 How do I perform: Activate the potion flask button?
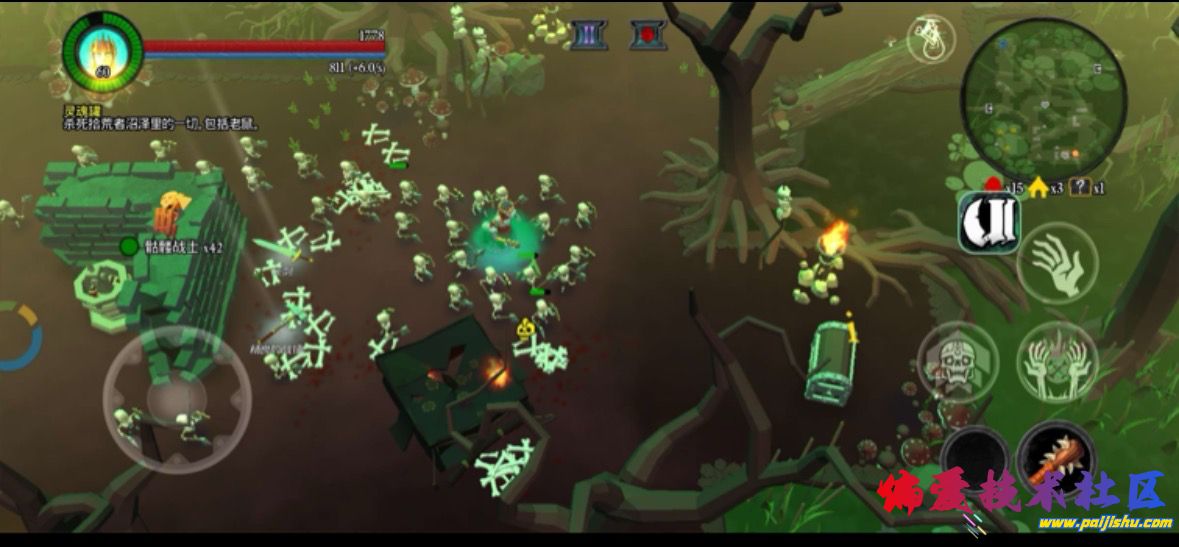point(931,40)
